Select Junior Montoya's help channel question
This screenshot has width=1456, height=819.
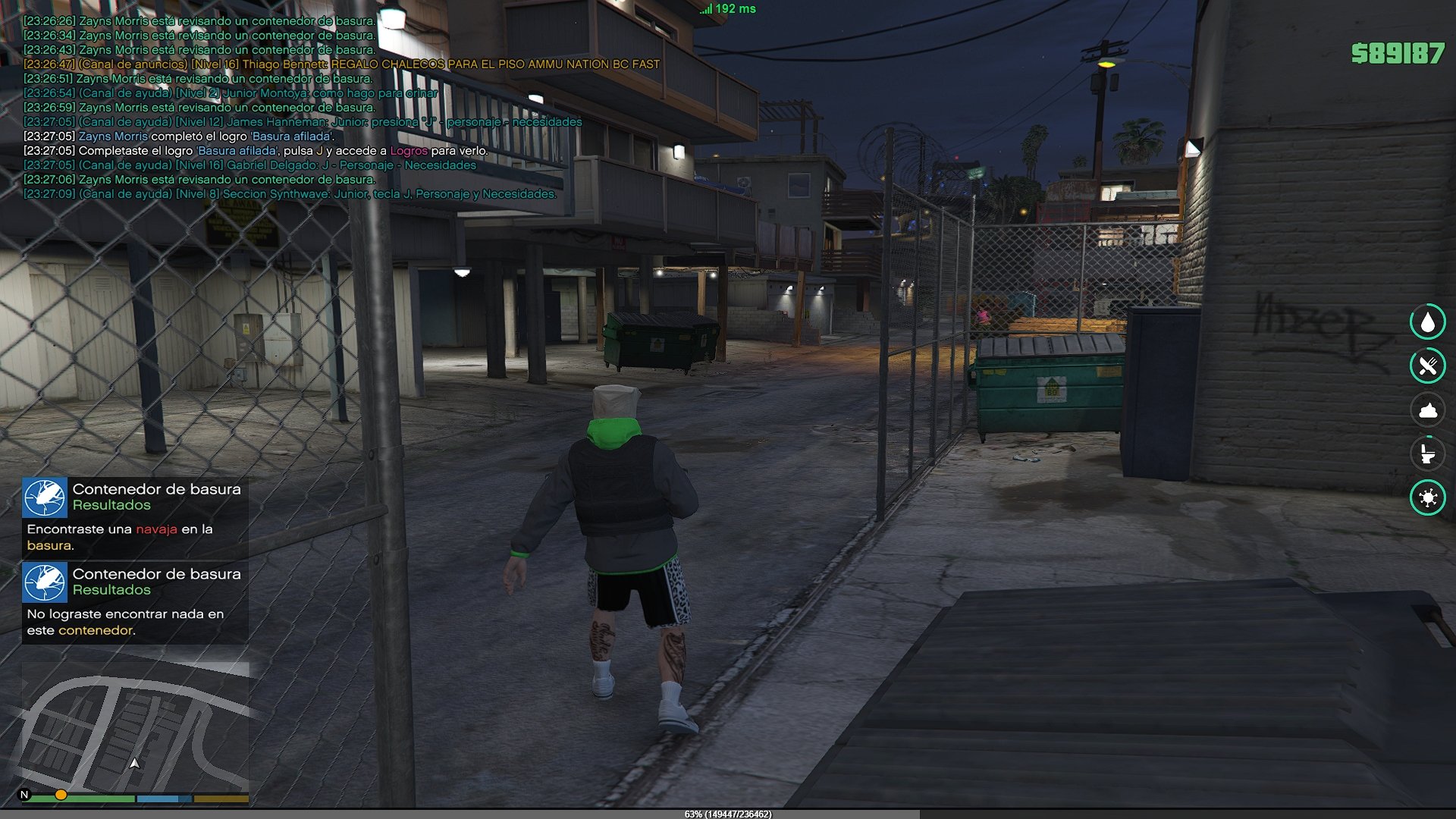[x=231, y=93]
